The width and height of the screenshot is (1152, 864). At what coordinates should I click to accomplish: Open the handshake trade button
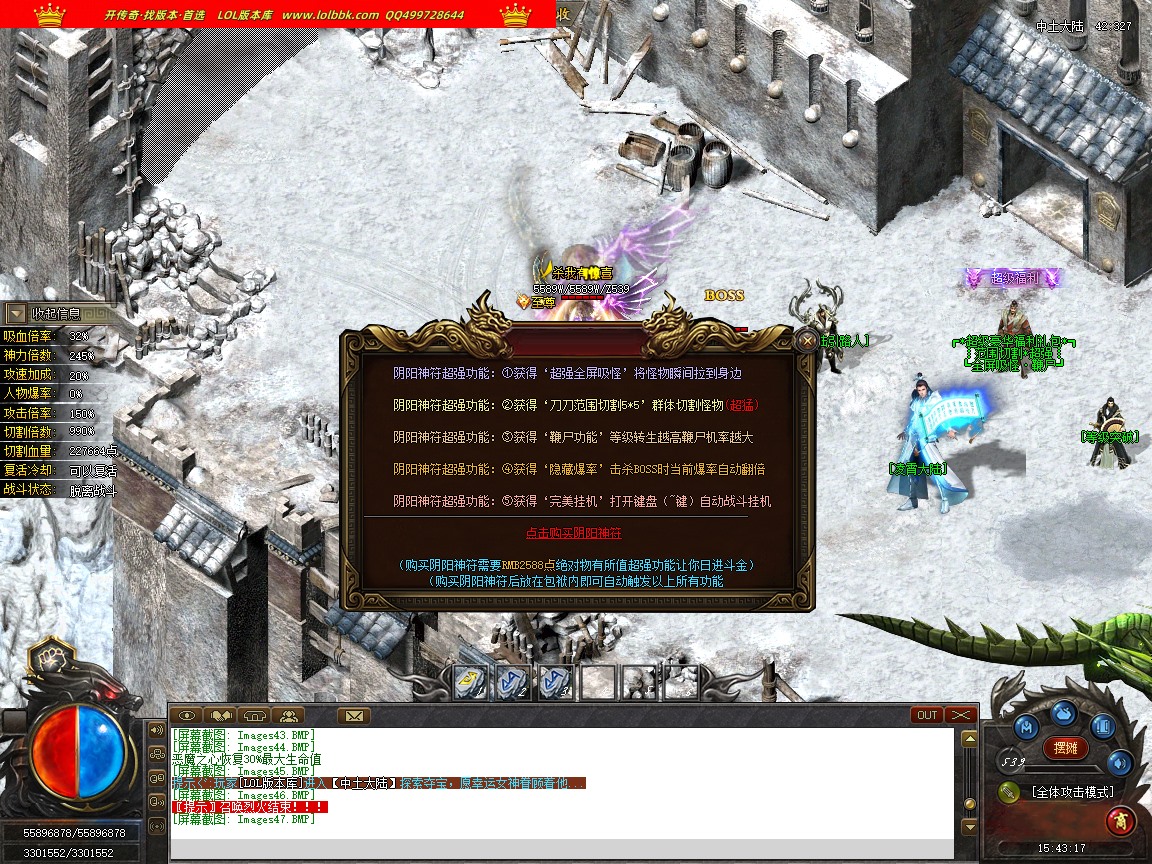tap(219, 715)
